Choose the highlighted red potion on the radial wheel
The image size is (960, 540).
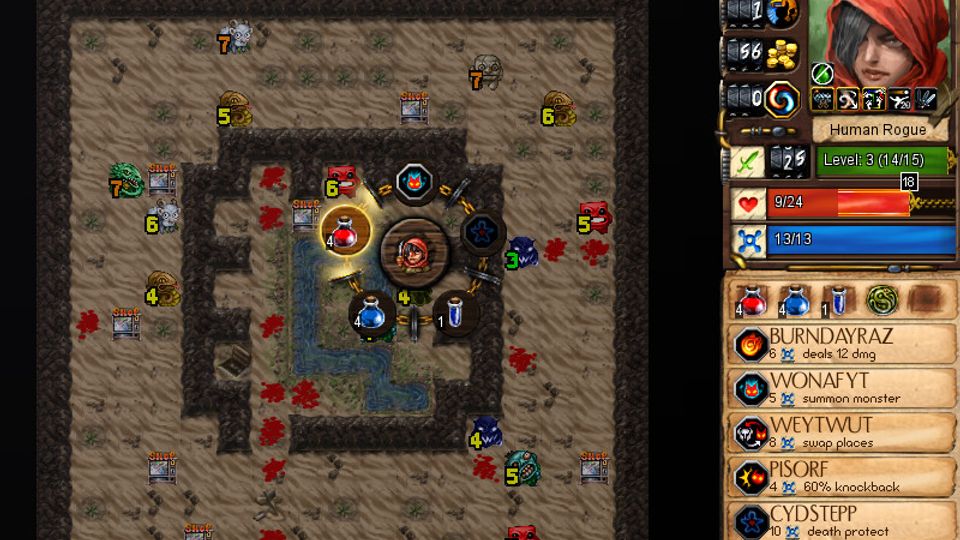(345, 231)
